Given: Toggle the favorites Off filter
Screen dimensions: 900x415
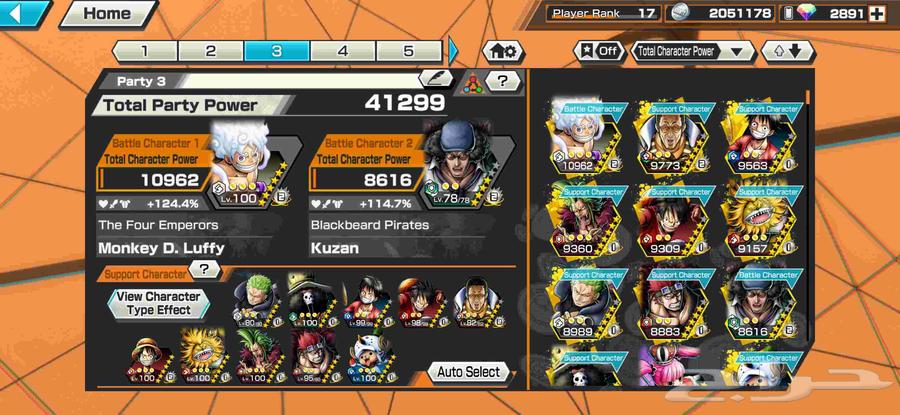Looking at the screenshot, I should (x=597, y=51).
